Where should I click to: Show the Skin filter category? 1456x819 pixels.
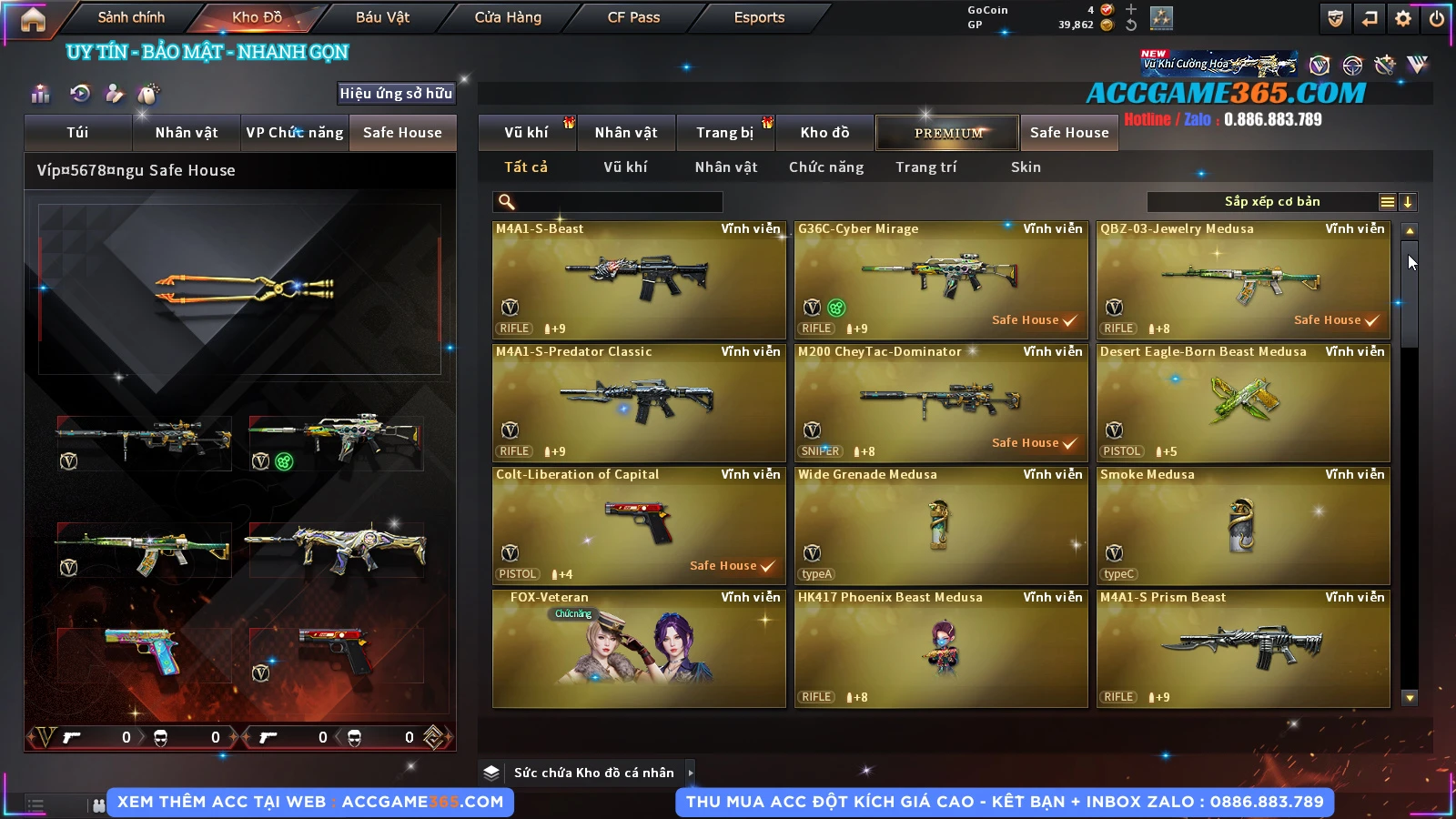tap(1026, 167)
